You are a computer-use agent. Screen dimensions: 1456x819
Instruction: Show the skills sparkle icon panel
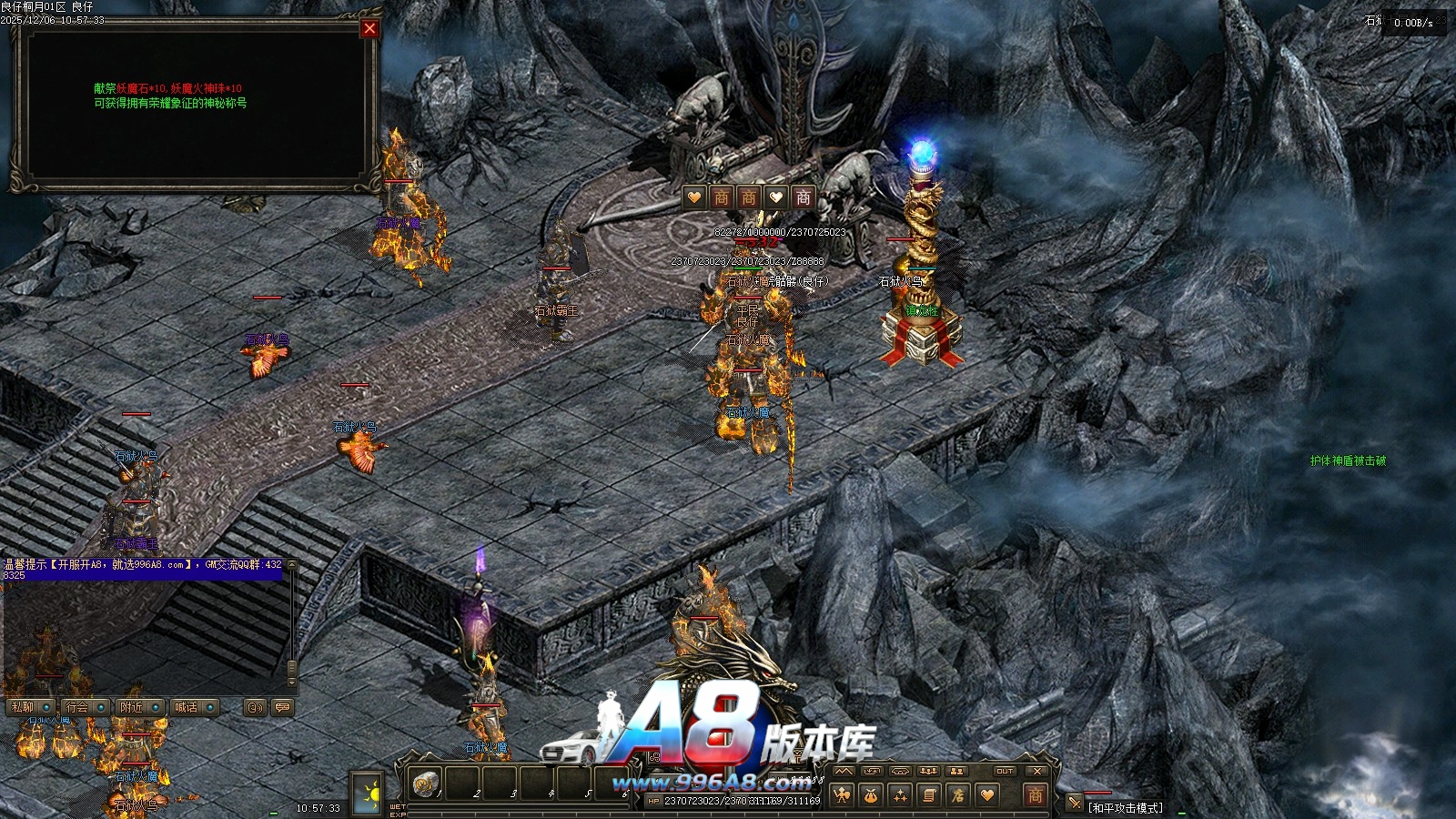tap(900, 795)
